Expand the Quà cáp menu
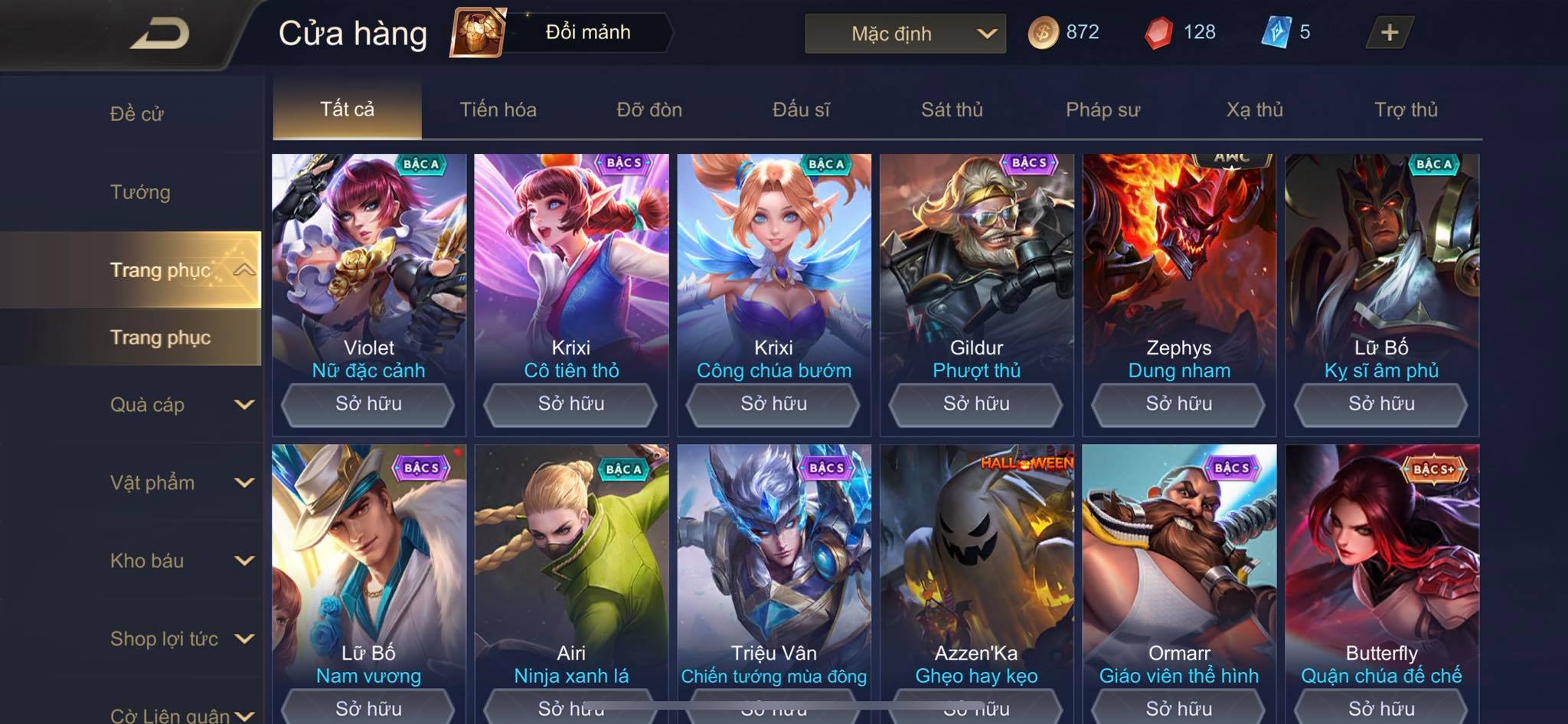Image resolution: width=1568 pixels, height=724 pixels. (x=181, y=405)
